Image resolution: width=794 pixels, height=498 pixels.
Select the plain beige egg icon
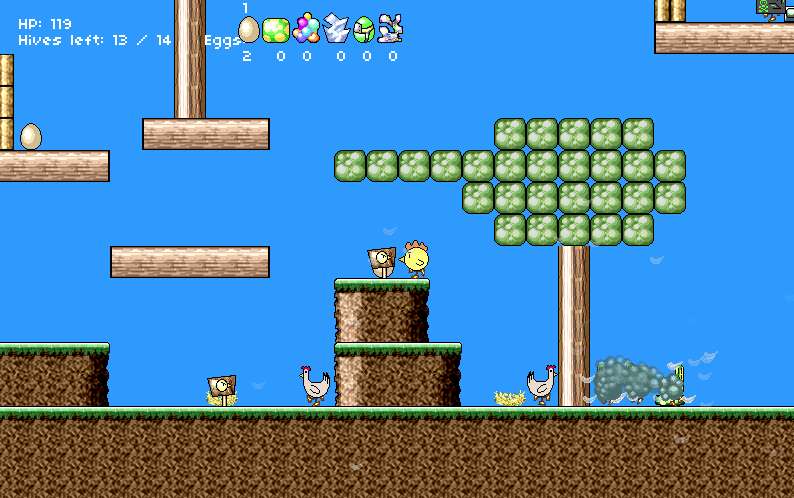tap(248, 30)
